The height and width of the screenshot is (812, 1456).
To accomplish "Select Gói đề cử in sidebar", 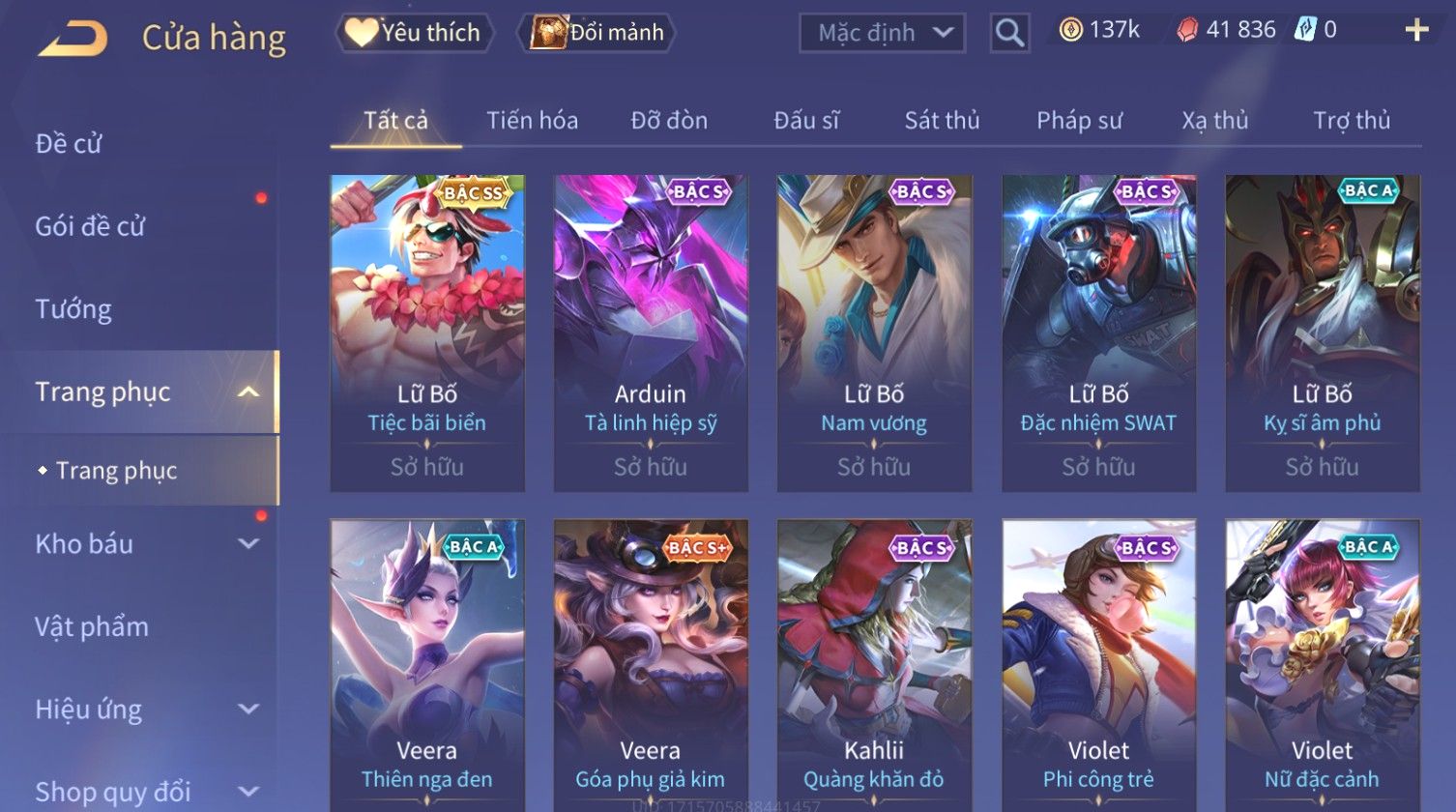I will click(x=90, y=226).
